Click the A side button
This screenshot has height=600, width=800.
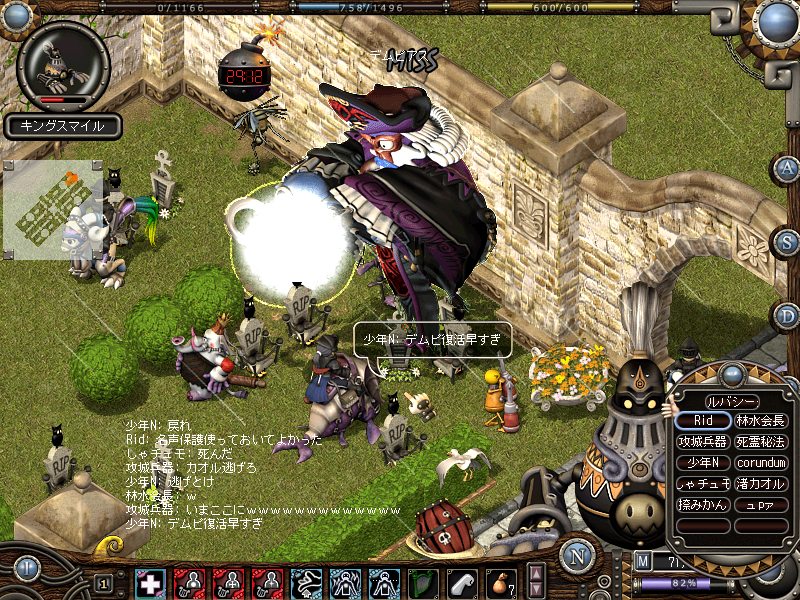[x=787, y=167]
